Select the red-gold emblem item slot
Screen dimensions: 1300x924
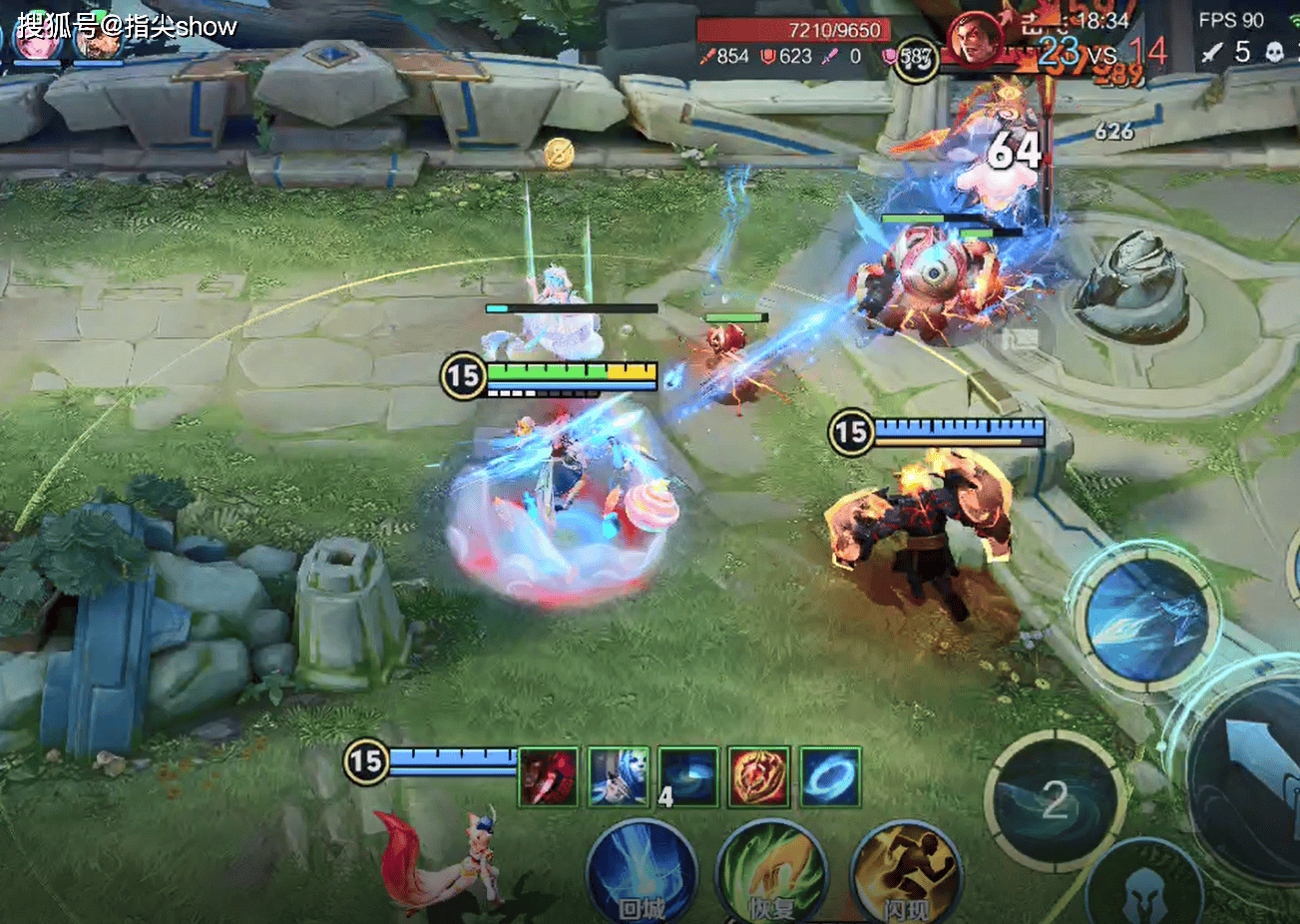point(759,777)
